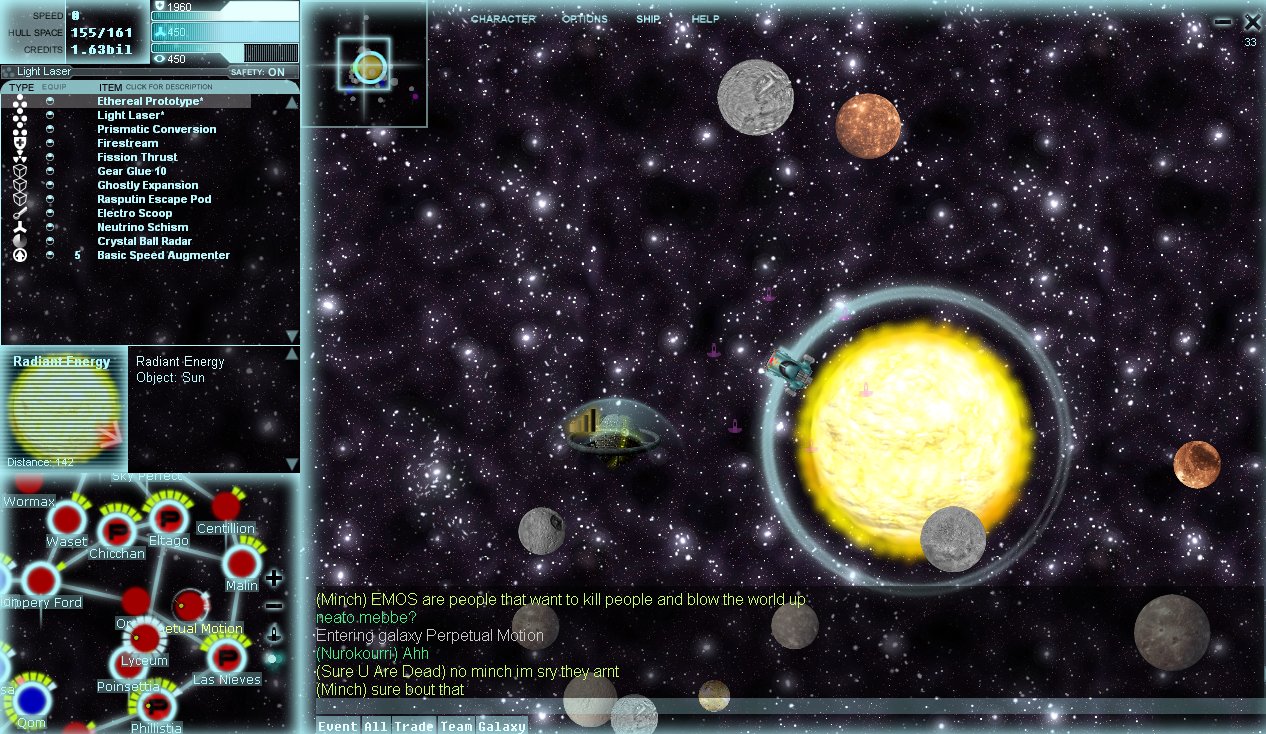
Task: Open the Options menu
Action: click(584, 19)
